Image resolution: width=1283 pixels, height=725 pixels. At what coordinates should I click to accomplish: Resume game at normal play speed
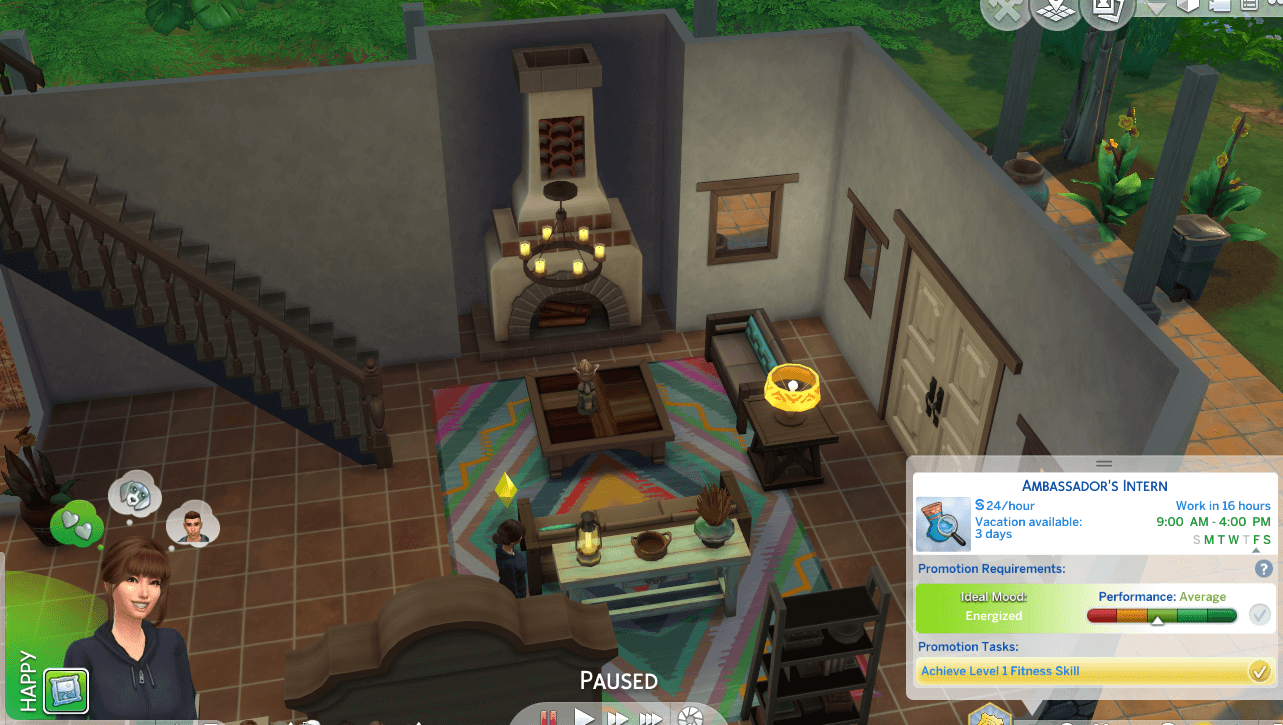pyautogui.click(x=584, y=717)
